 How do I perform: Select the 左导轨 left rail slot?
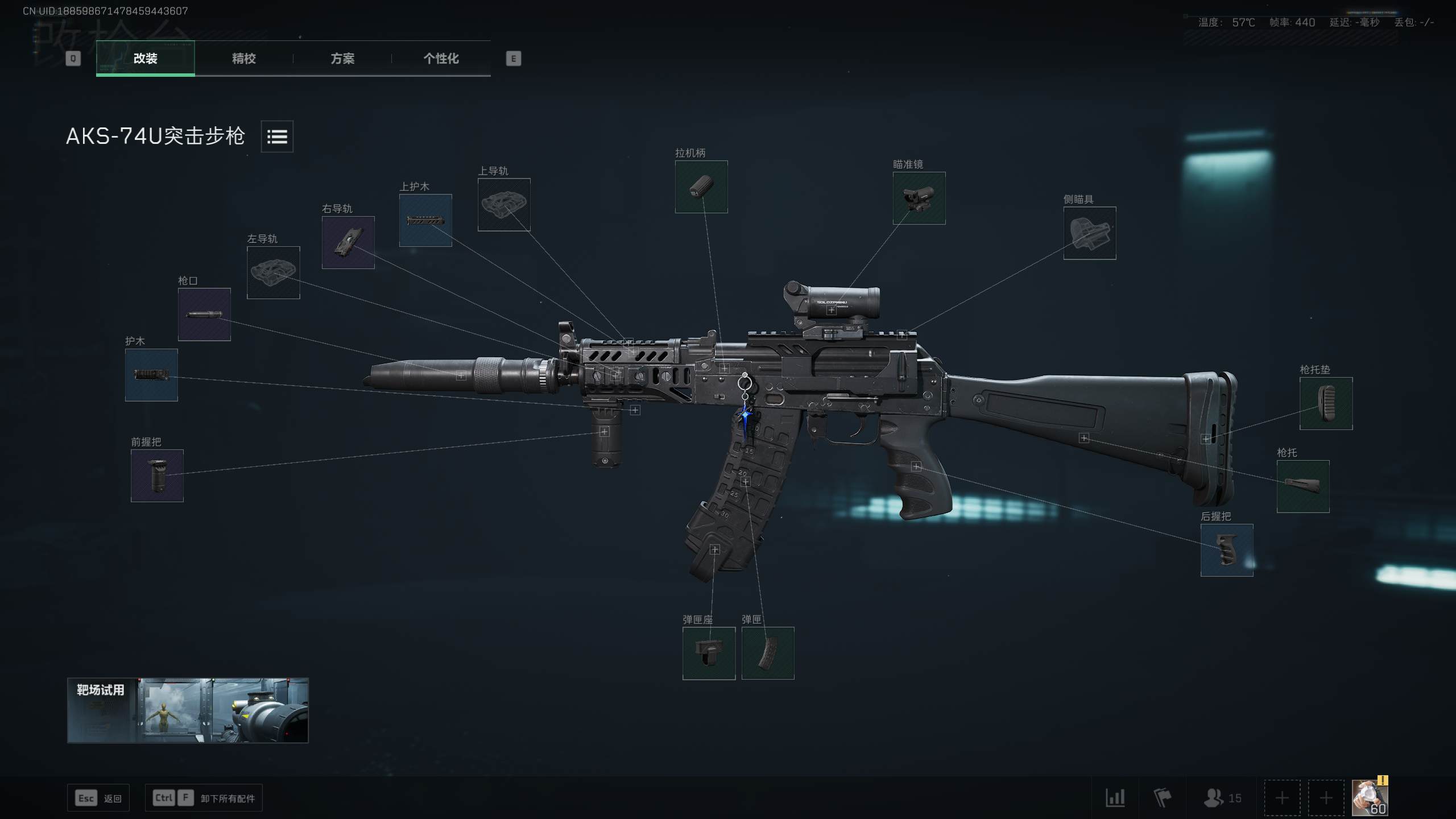click(x=274, y=274)
